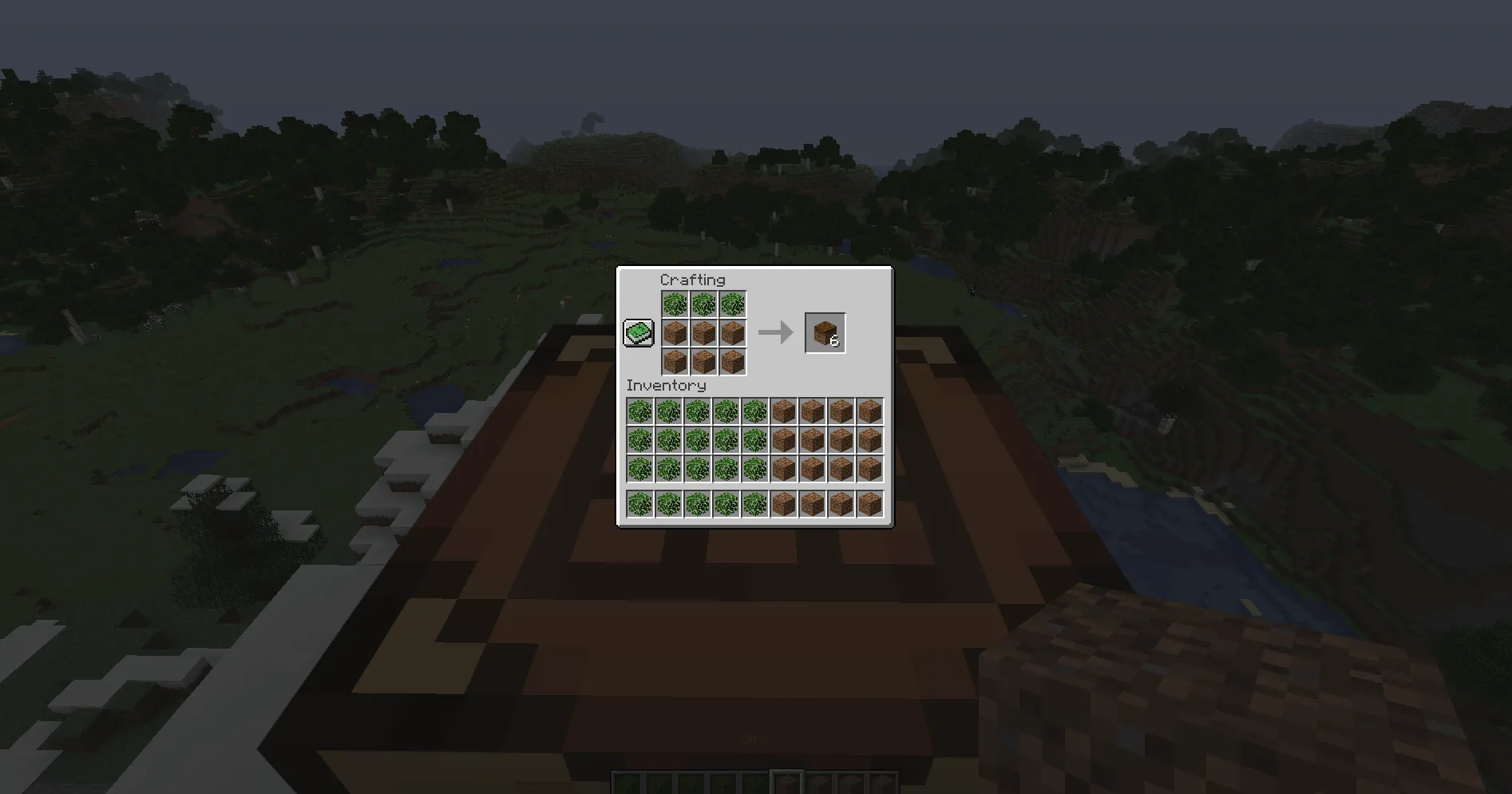Screen dimensions: 1512x794
Task: Grab the top-right leaves block from the crafting grid
Action: (733, 304)
